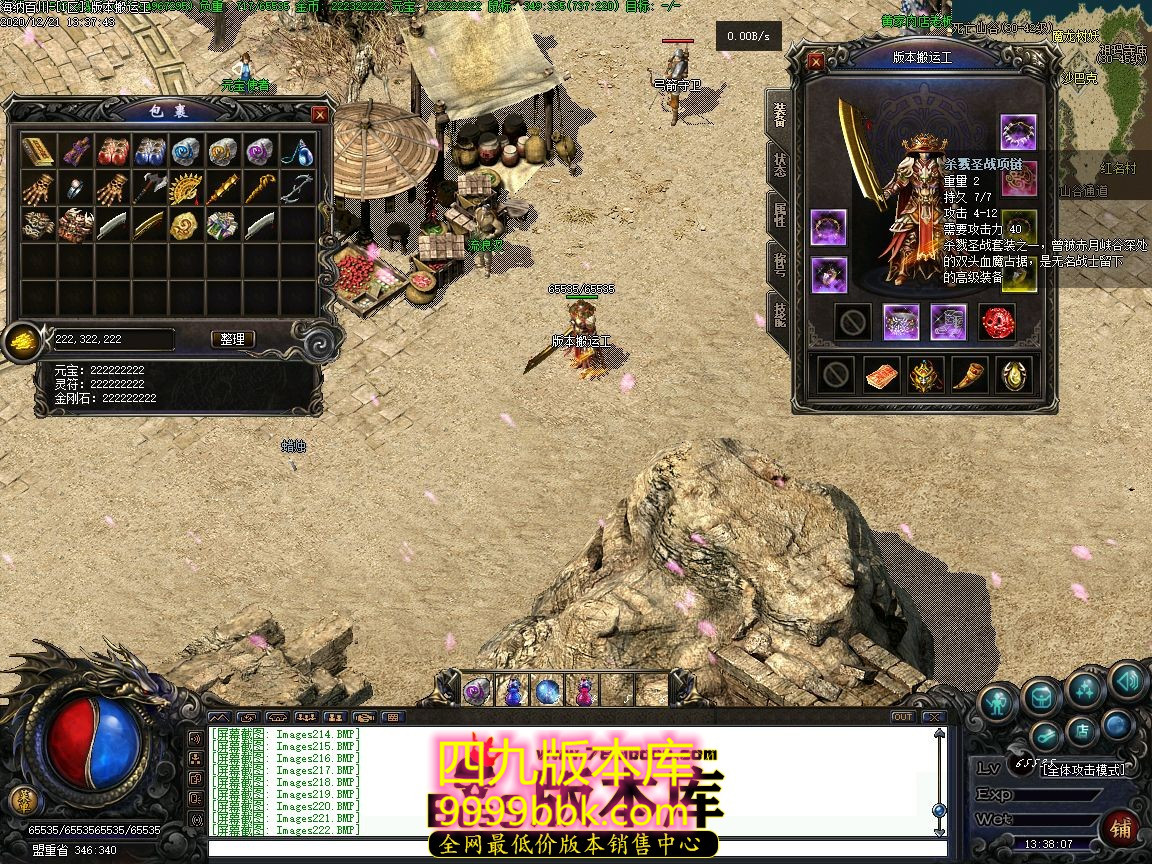Select the yellow book item in the bag

tap(38, 152)
